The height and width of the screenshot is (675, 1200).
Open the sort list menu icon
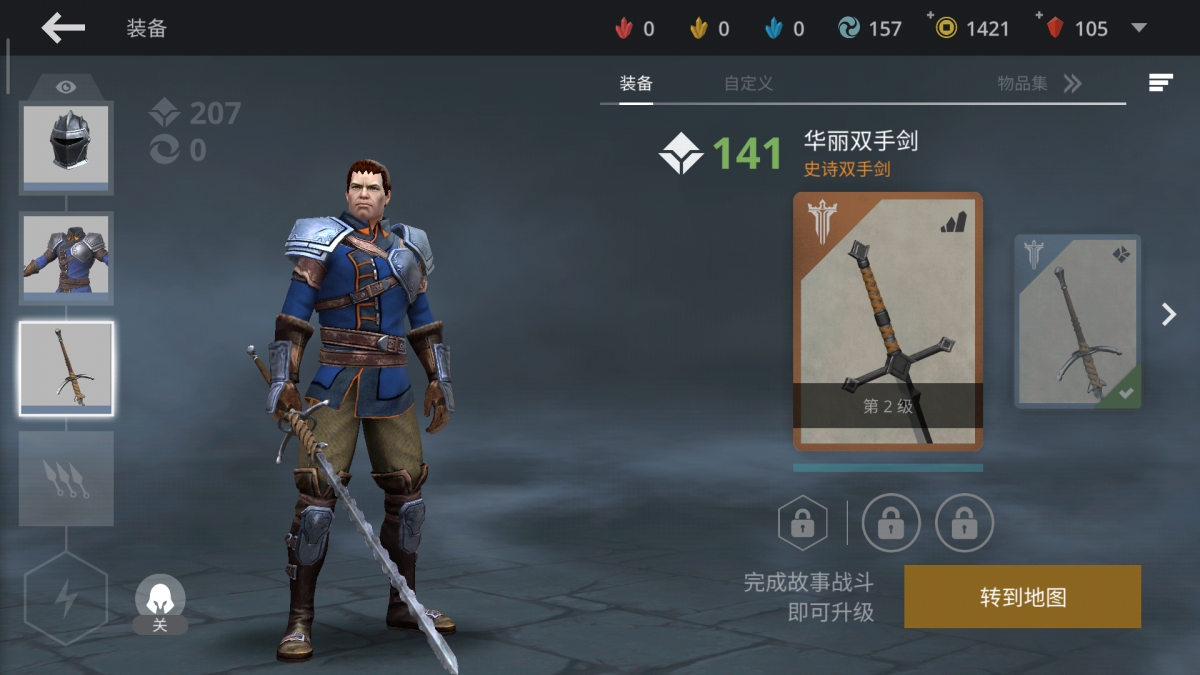(1160, 83)
